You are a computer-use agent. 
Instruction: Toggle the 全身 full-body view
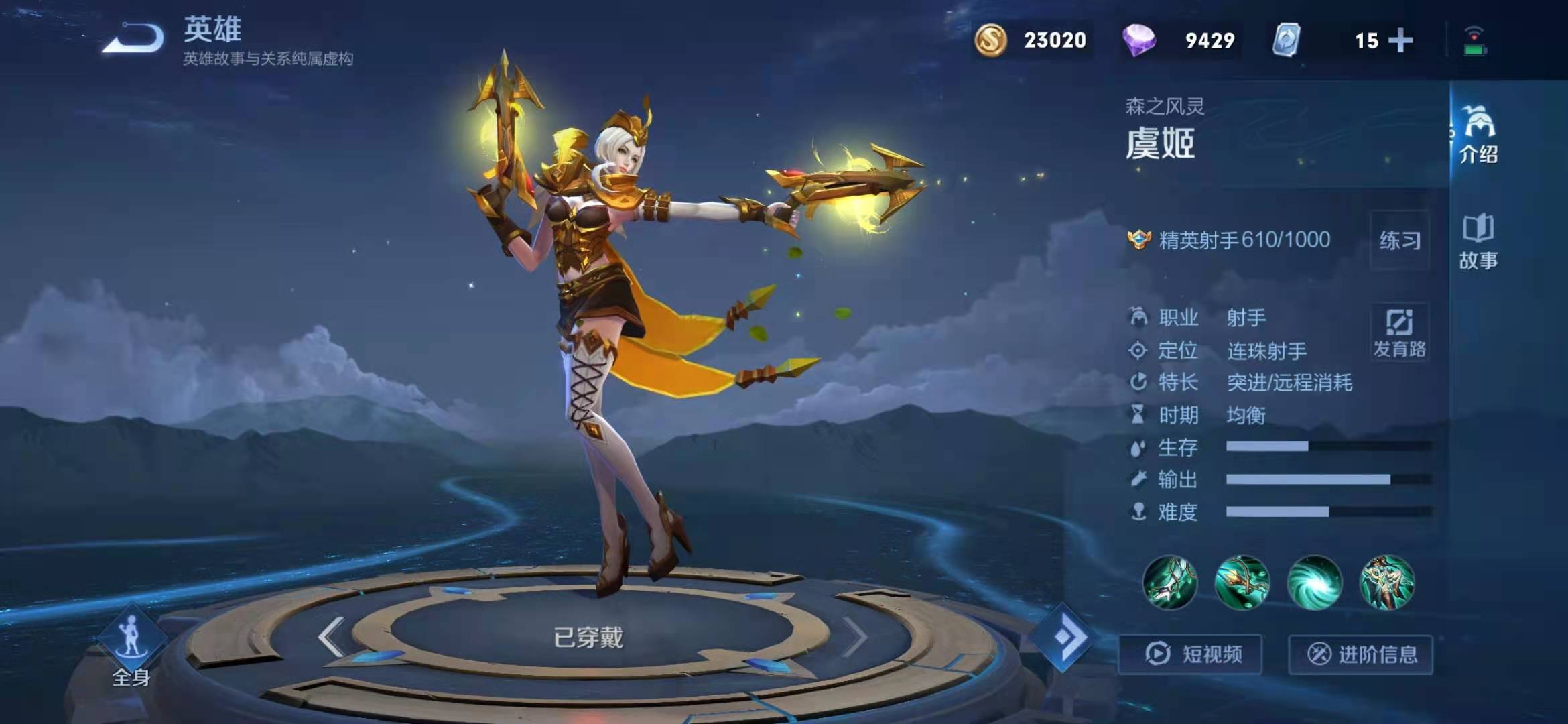[x=131, y=649]
